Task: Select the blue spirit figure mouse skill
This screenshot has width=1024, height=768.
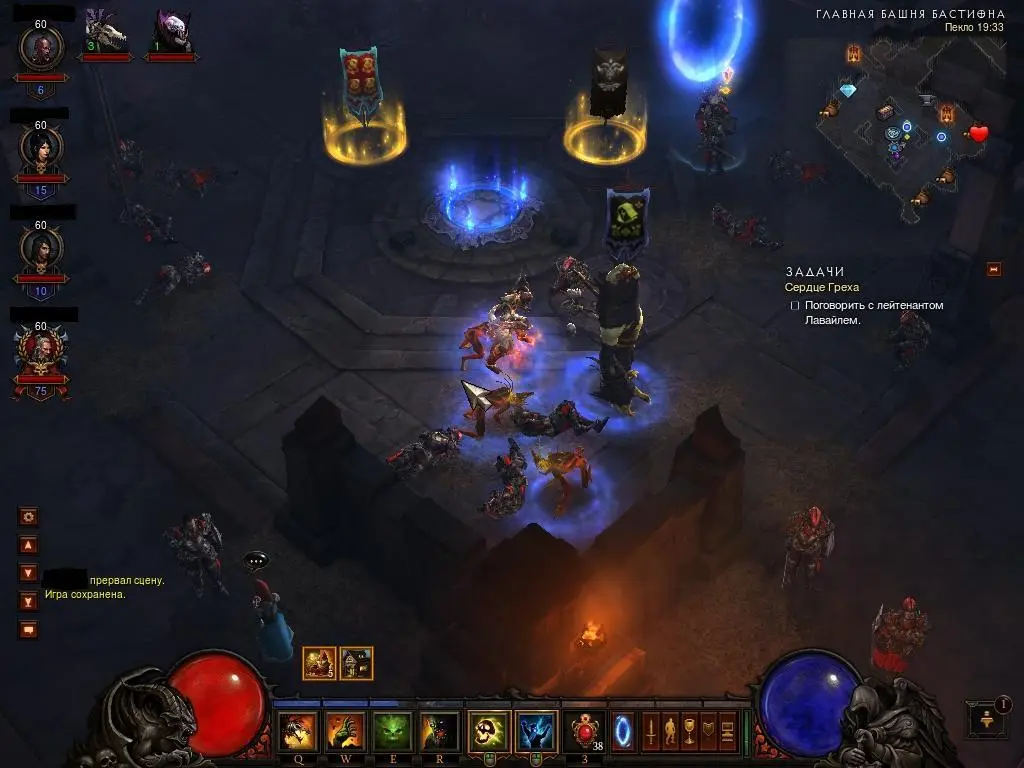Action: 536,731
